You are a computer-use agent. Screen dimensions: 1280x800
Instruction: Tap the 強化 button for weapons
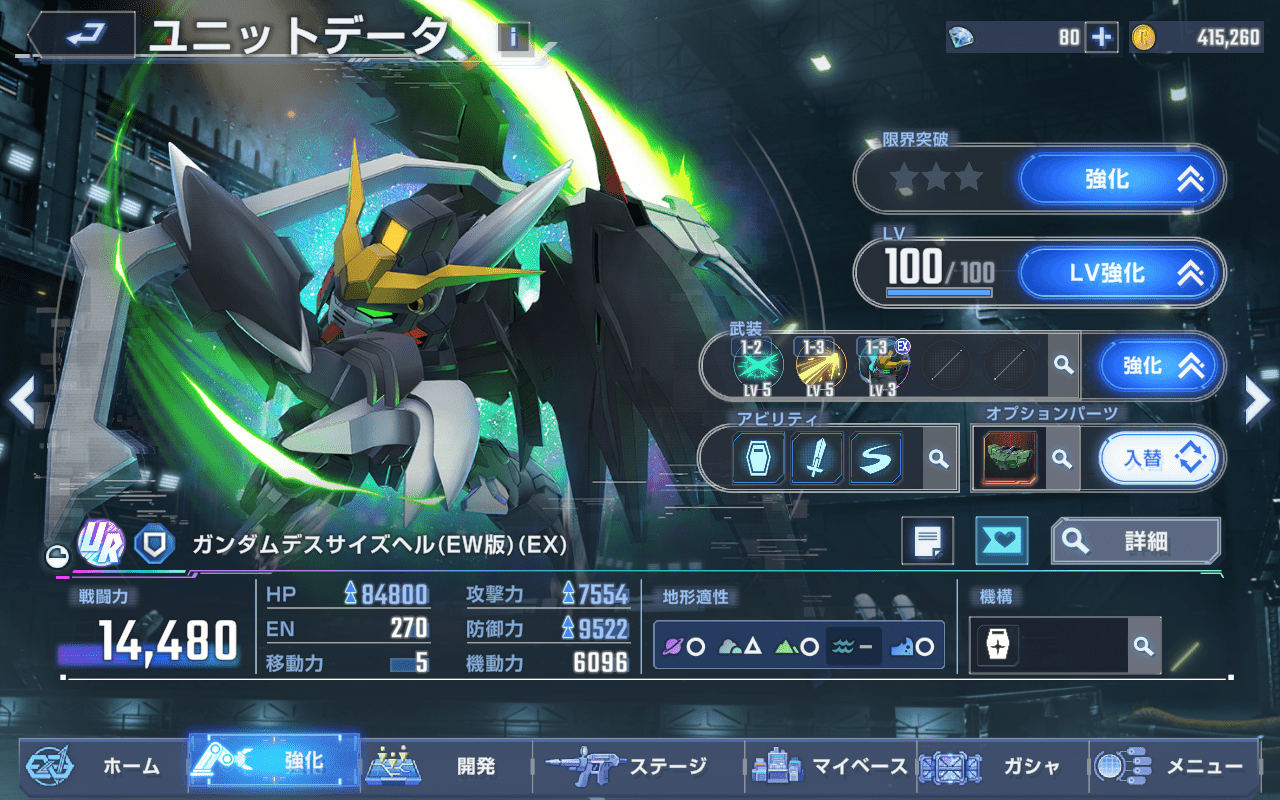tap(1161, 366)
